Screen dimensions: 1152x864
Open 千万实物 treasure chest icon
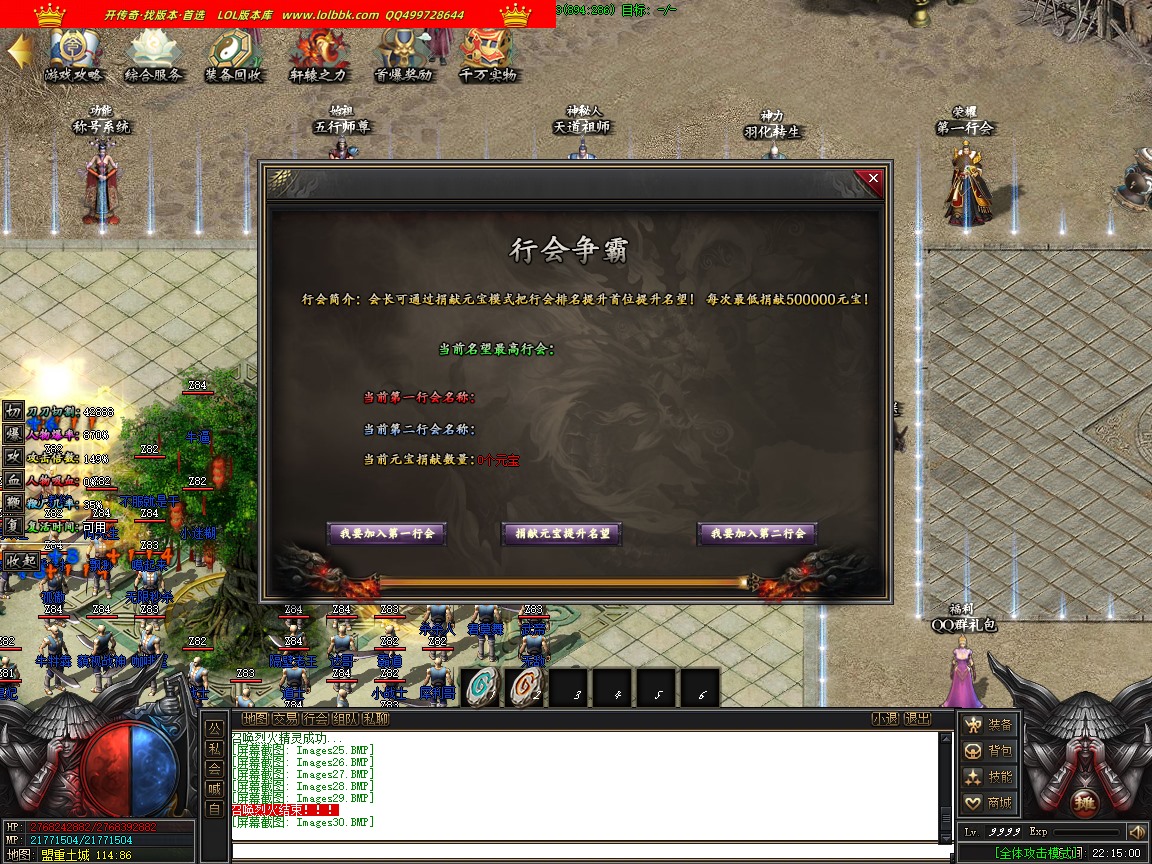487,53
